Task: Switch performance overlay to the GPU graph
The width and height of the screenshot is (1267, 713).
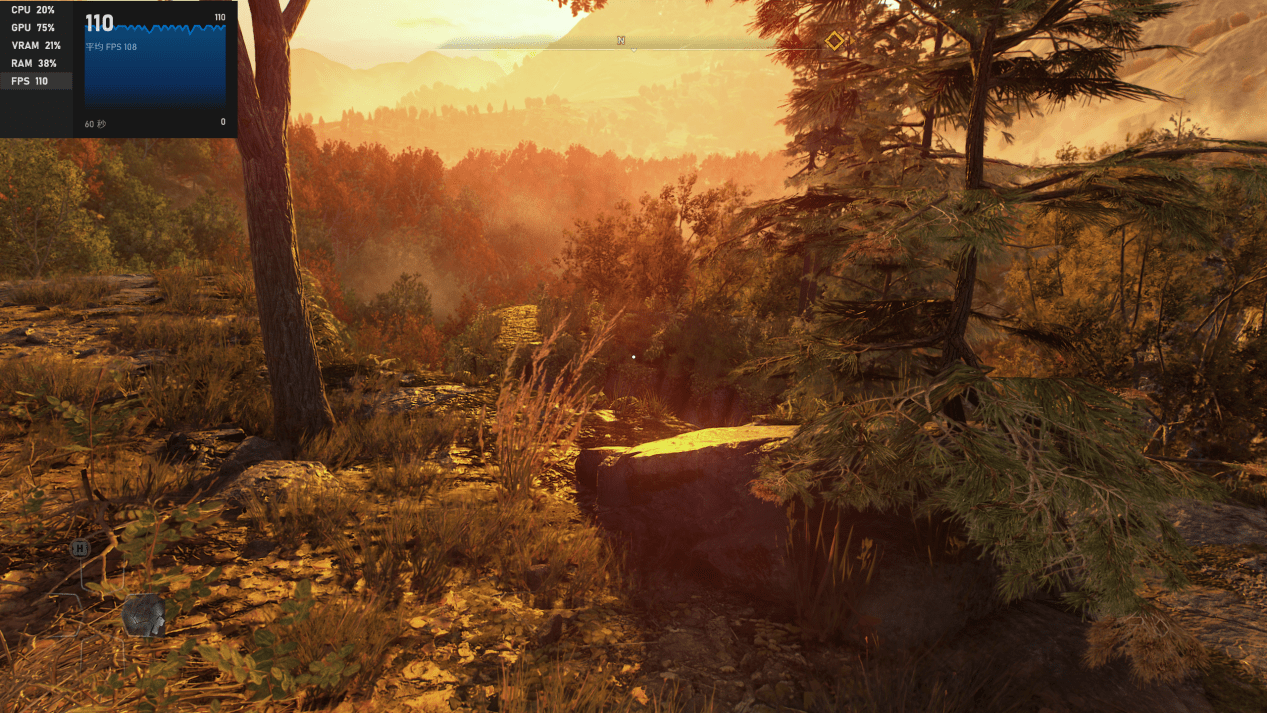Action: click(x=34, y=28)
